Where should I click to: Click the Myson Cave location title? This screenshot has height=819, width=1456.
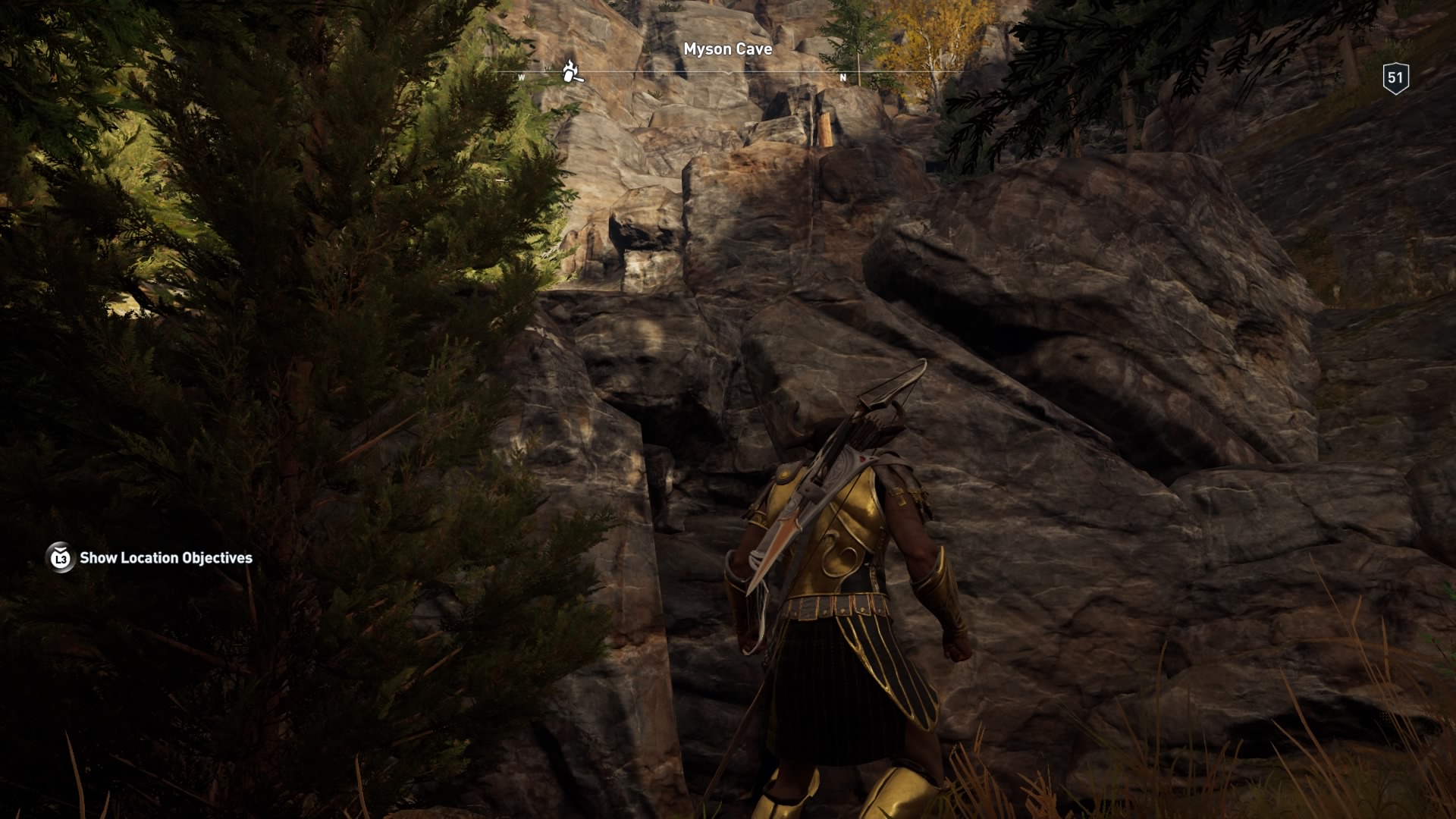point(726,49)
